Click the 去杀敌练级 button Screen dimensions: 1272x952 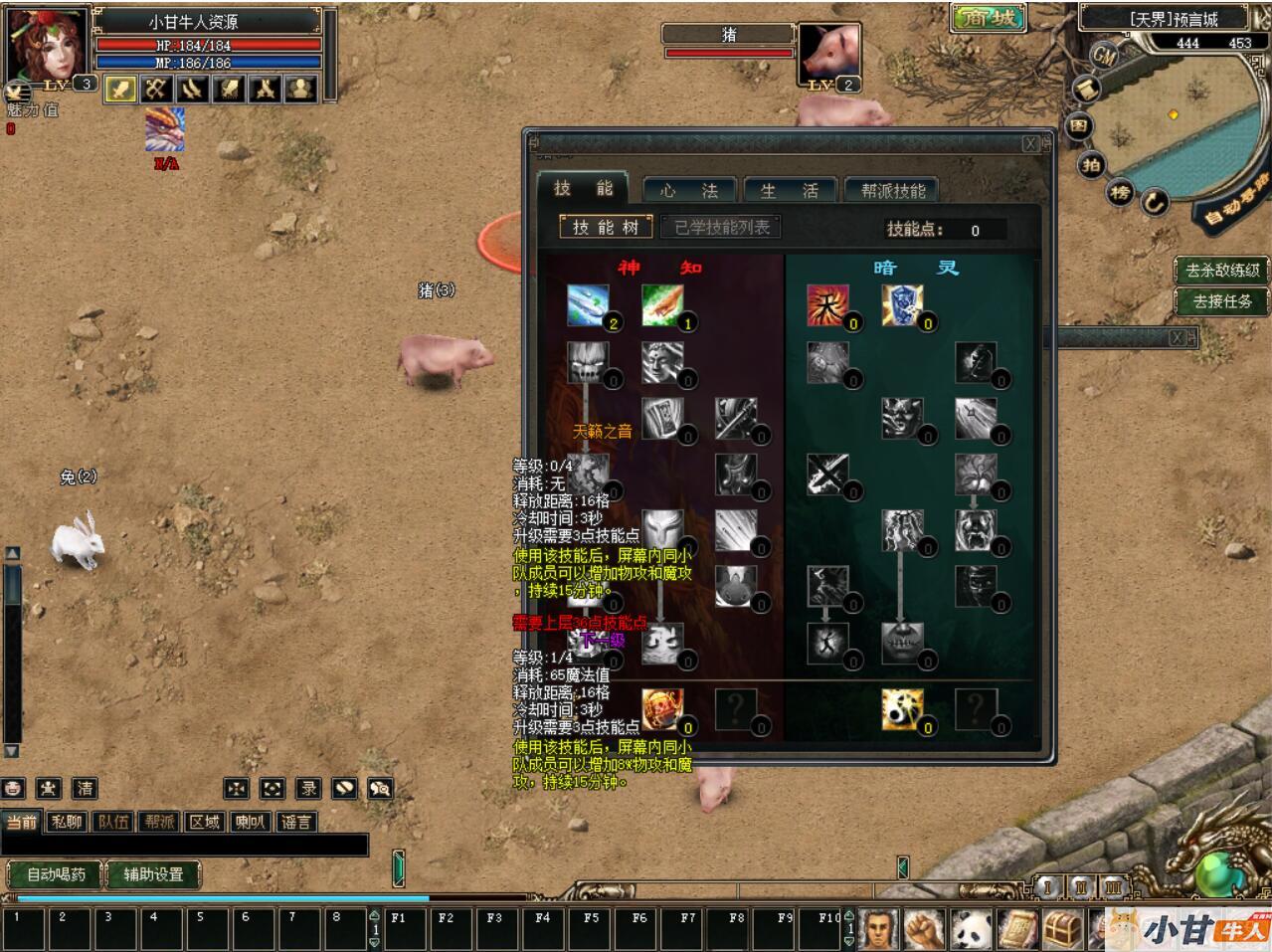[1222, 270]
